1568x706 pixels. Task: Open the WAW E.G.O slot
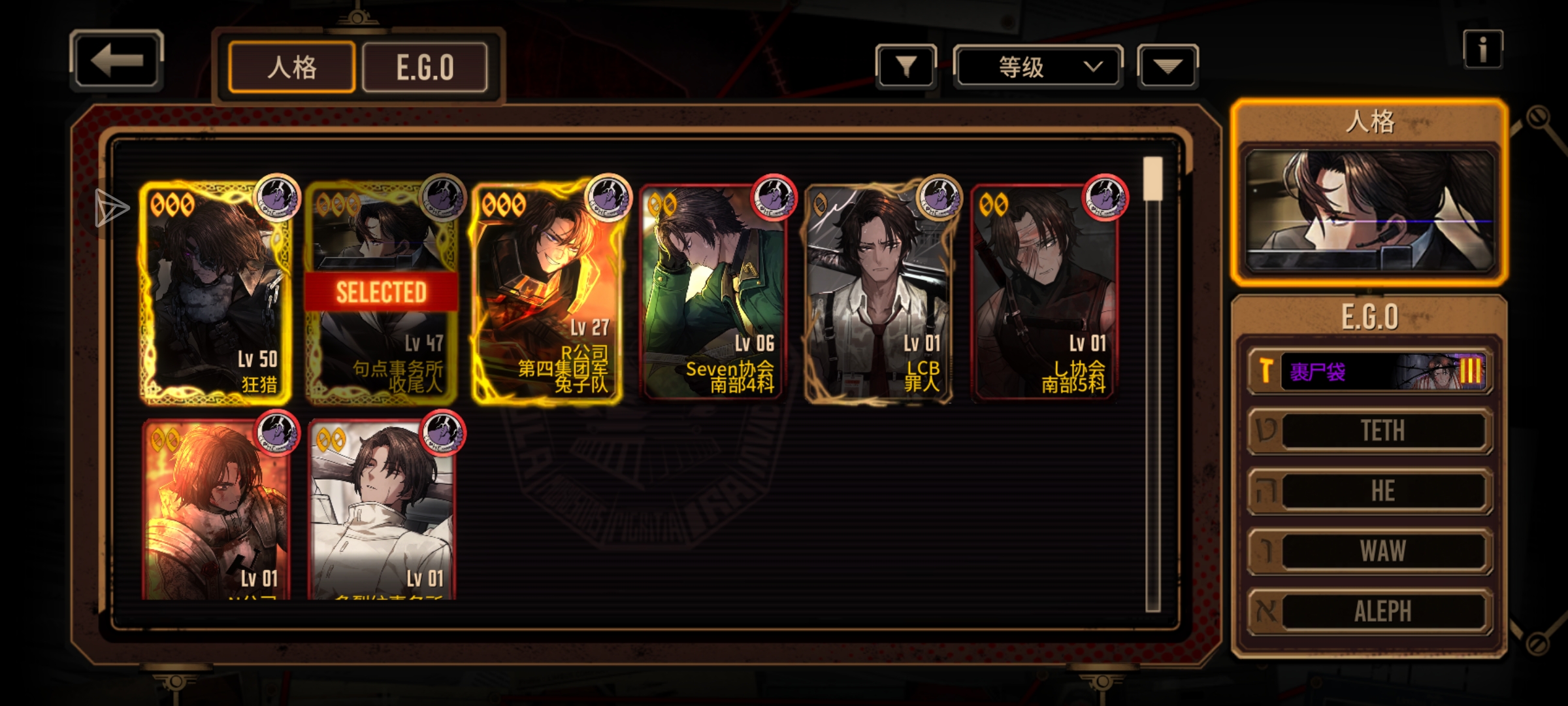(x=1370, y=551)
